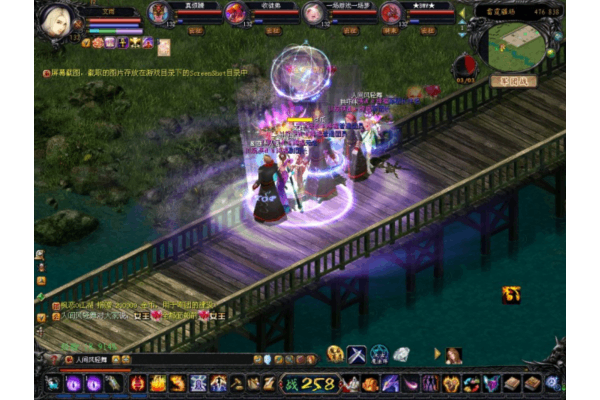Click the gear settings icon in hotbar
Viewport: 600px width, 400px height.
tap(552, 383)
